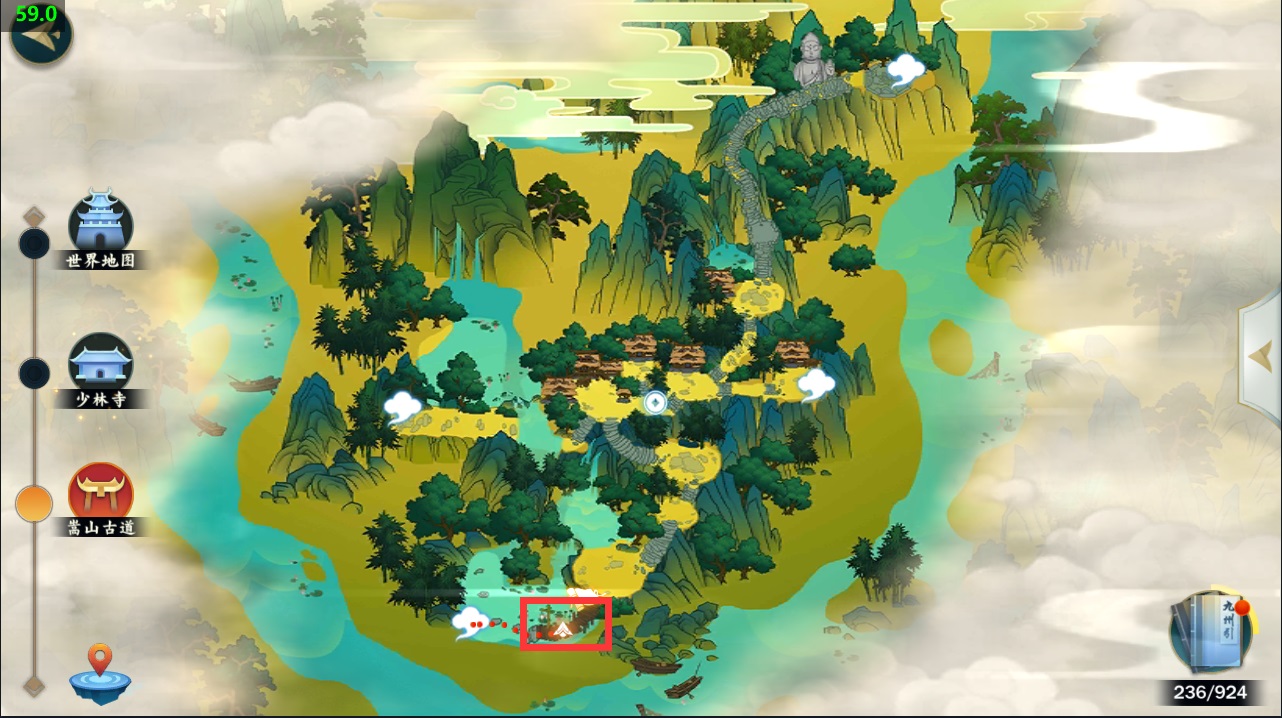Click the player arrow marker on the map
Viewport: 1282px width, 718px height.
click(x=563, y=629)
